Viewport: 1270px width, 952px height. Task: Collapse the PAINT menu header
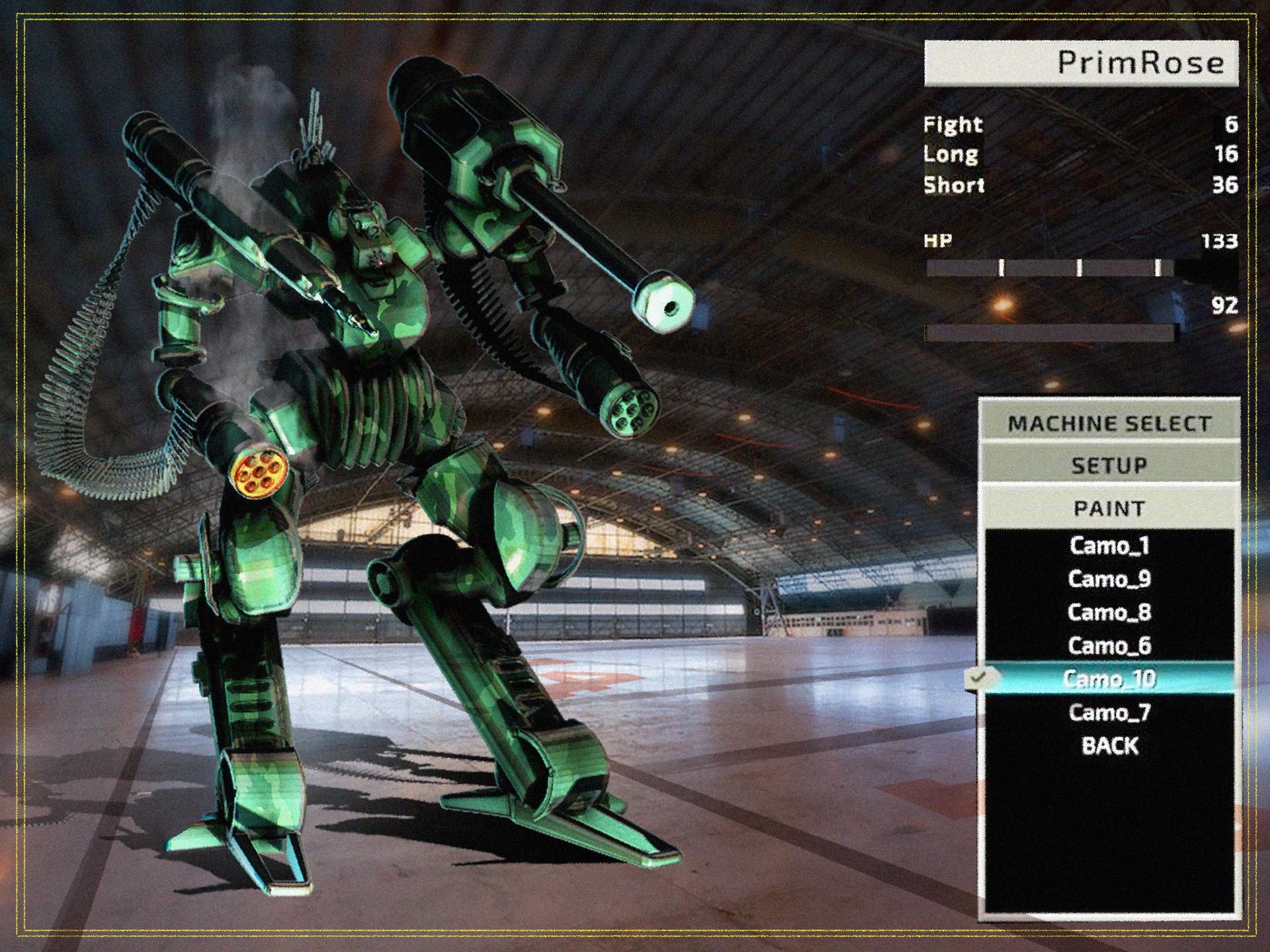tap(1109, 508)
